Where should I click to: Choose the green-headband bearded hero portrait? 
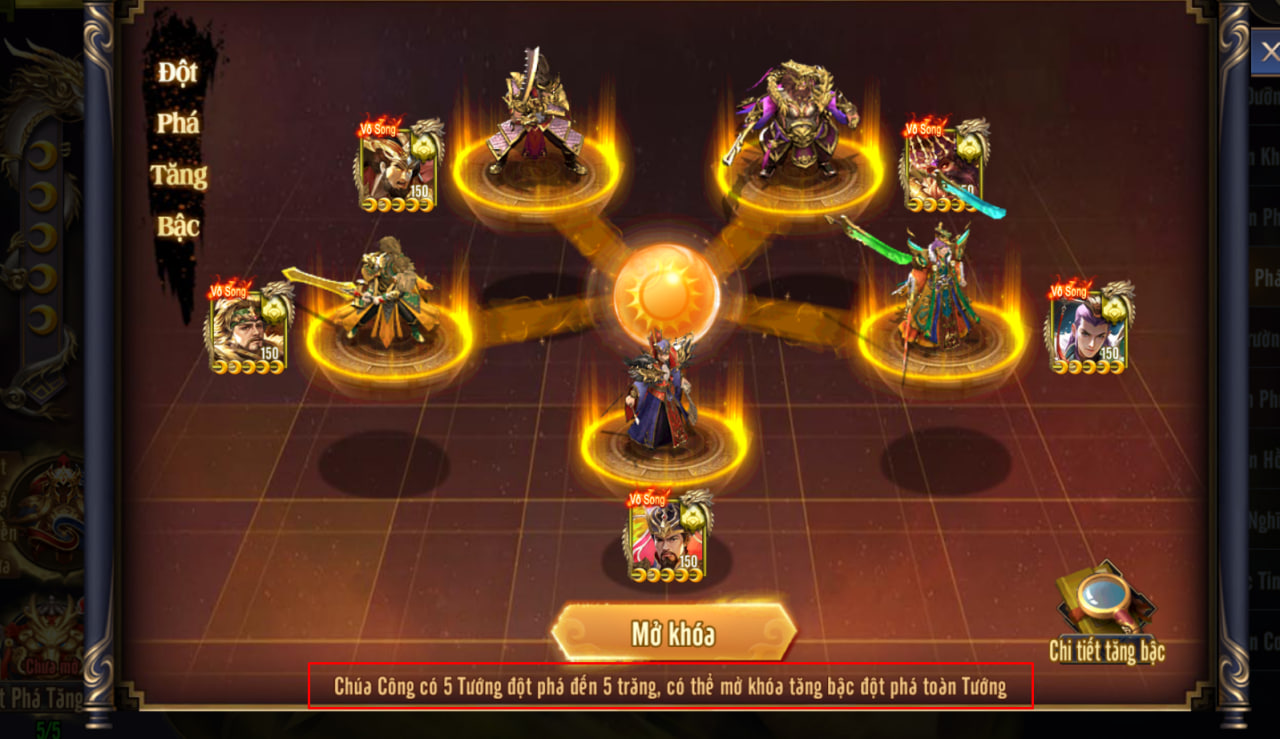[x=248, y=329]
